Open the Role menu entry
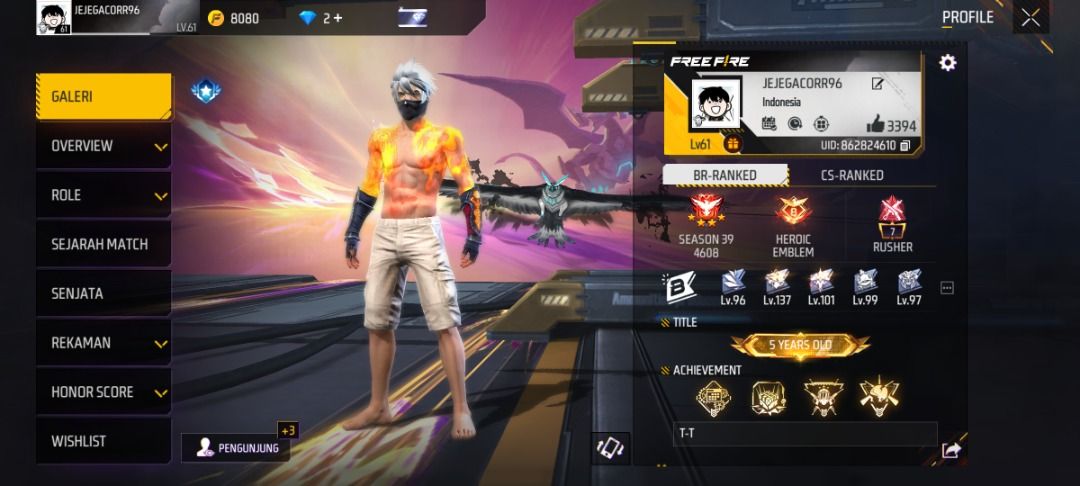 pos(103,195)
